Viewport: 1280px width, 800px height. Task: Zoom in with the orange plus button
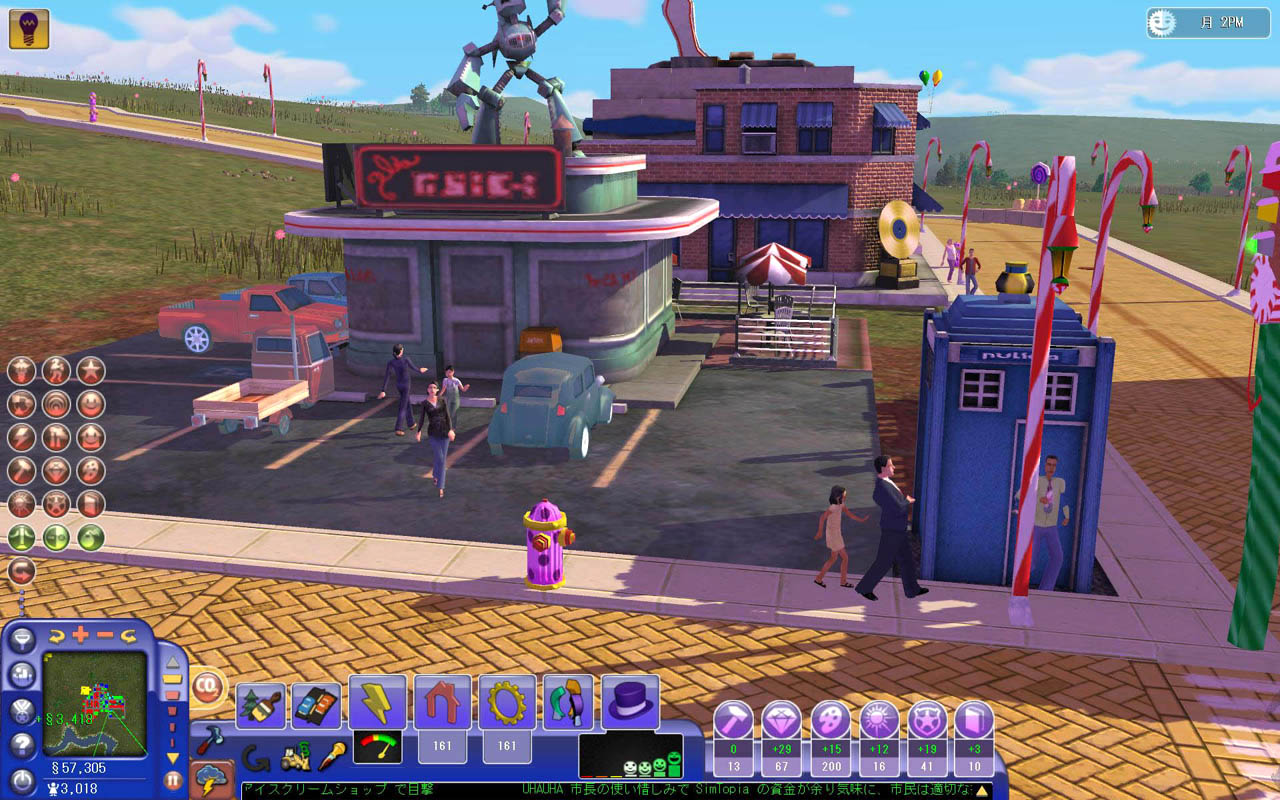[80, 634]
